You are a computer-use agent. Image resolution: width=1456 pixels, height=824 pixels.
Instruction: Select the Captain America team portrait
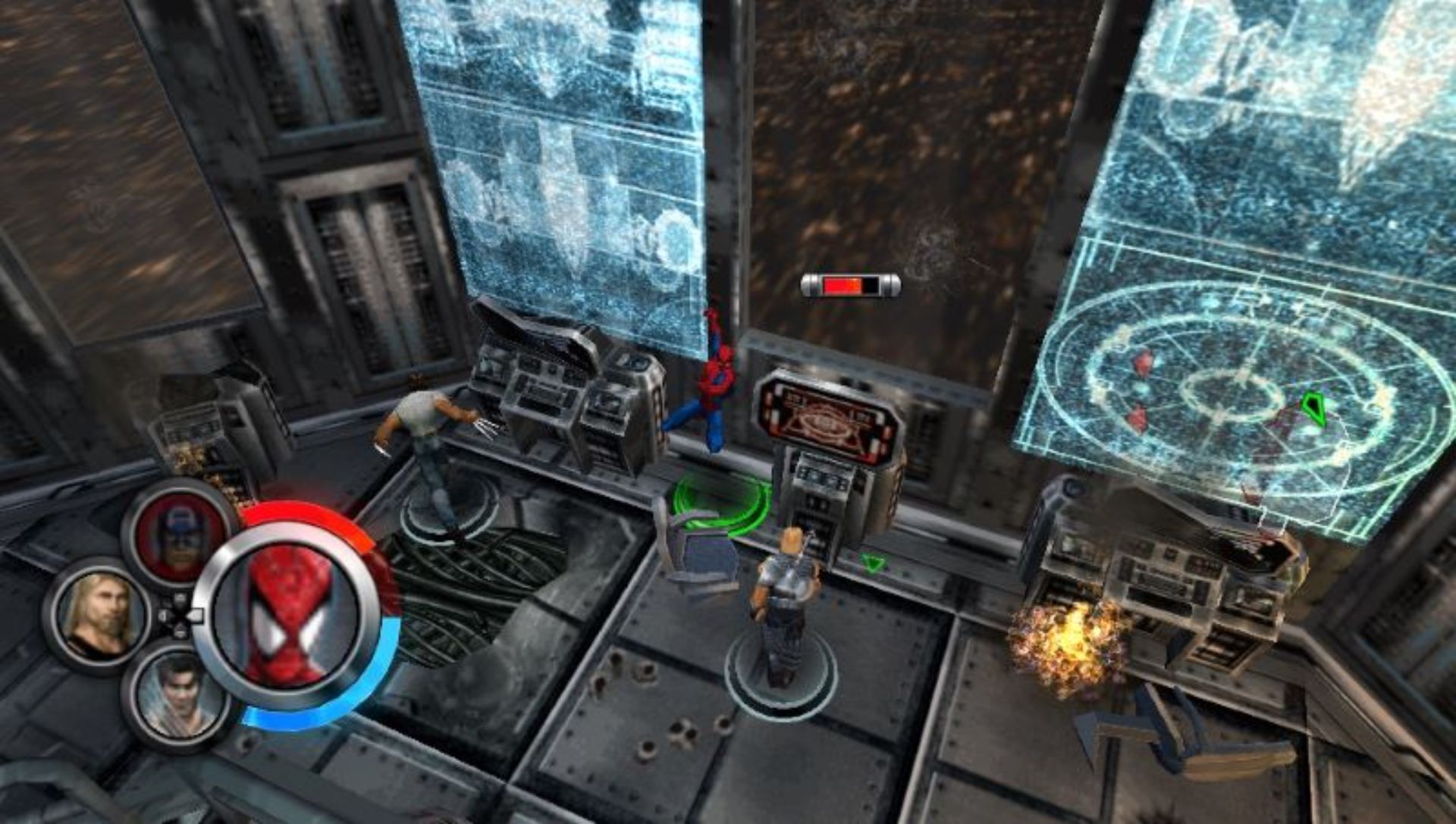(x=180, y=531)
